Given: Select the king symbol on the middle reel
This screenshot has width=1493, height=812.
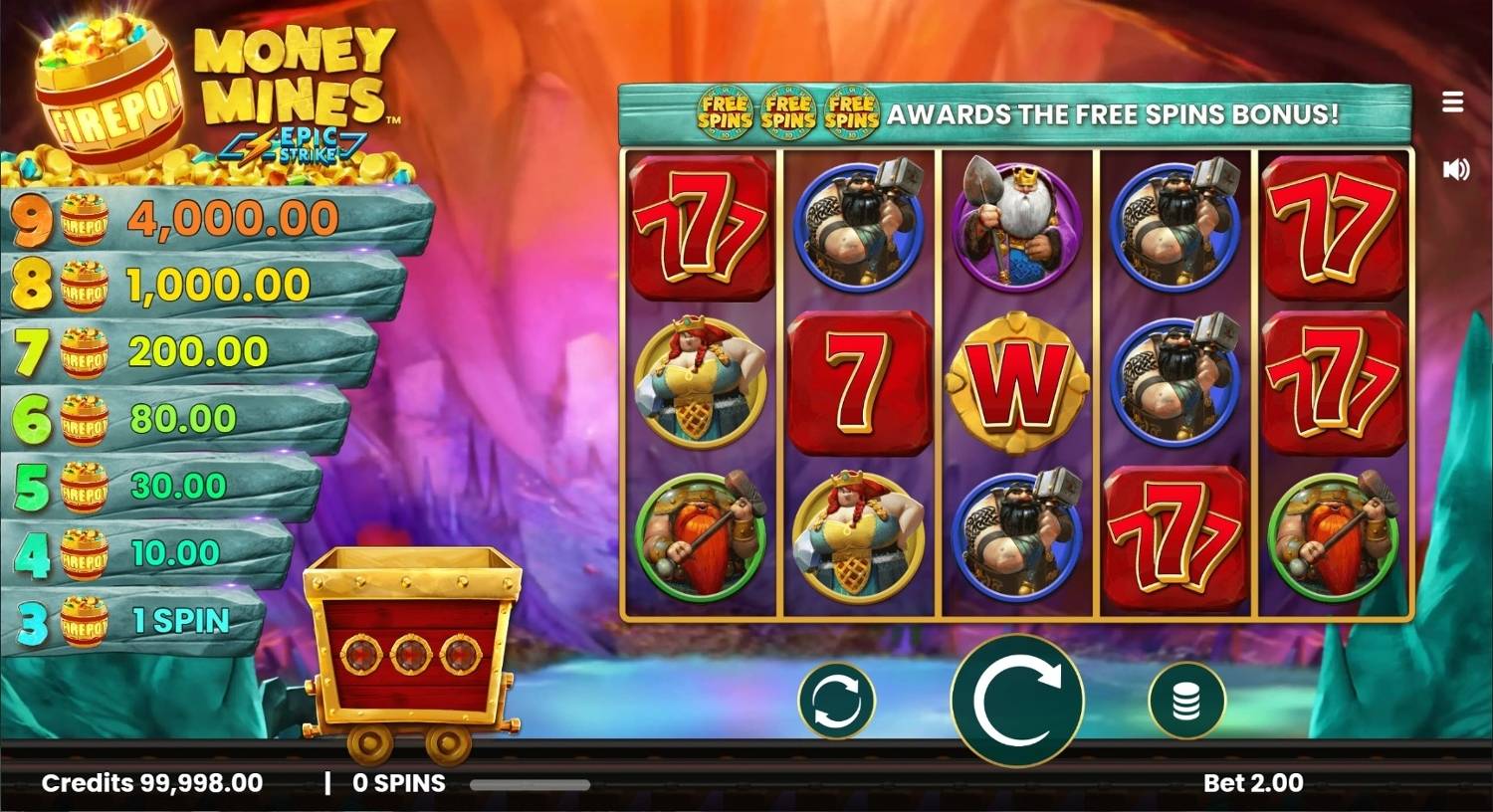Looking at the screenshot, I should pyautogui.click(x=1017, y=224).
